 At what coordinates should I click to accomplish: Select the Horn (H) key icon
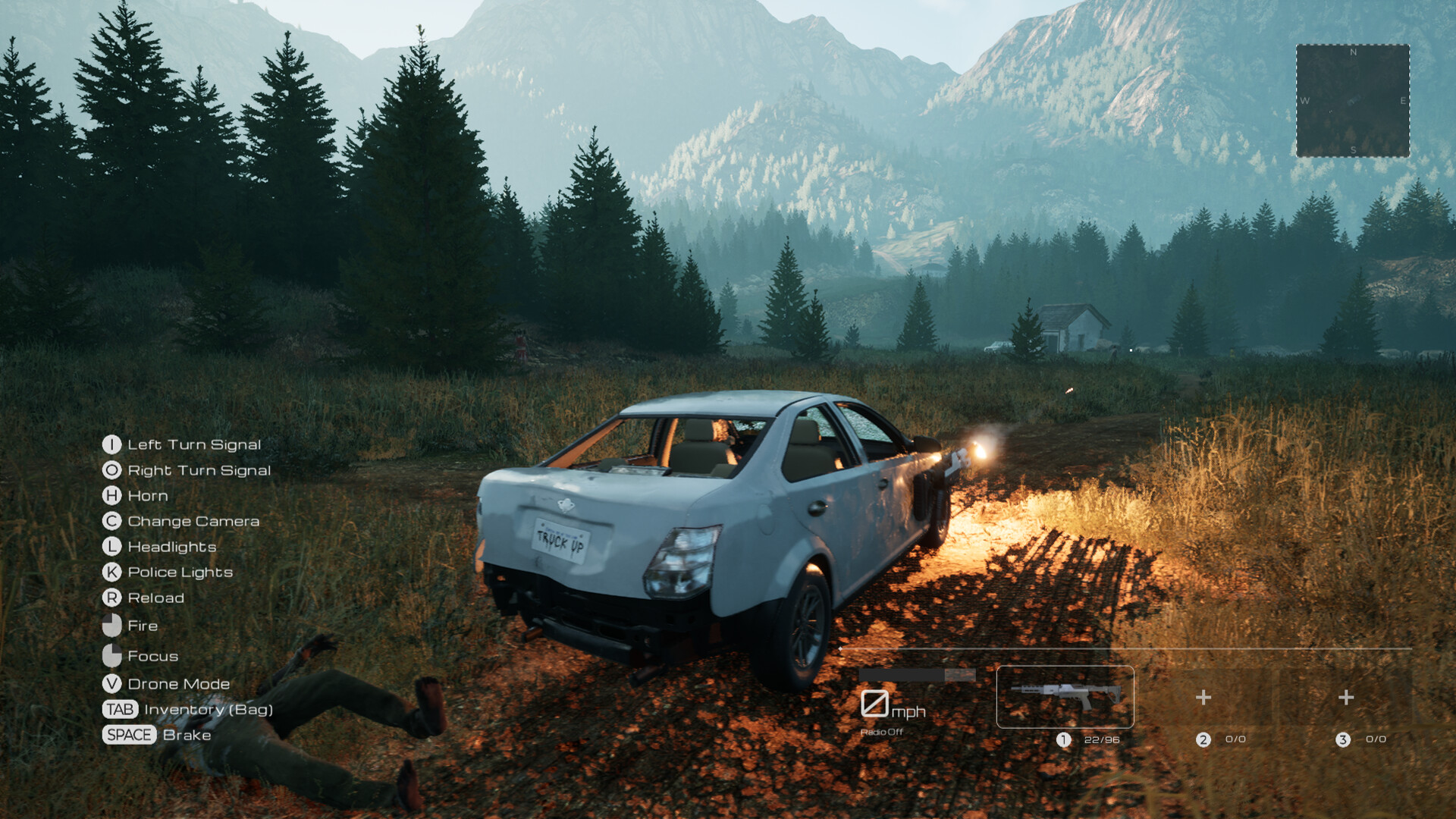pos(111,495)
